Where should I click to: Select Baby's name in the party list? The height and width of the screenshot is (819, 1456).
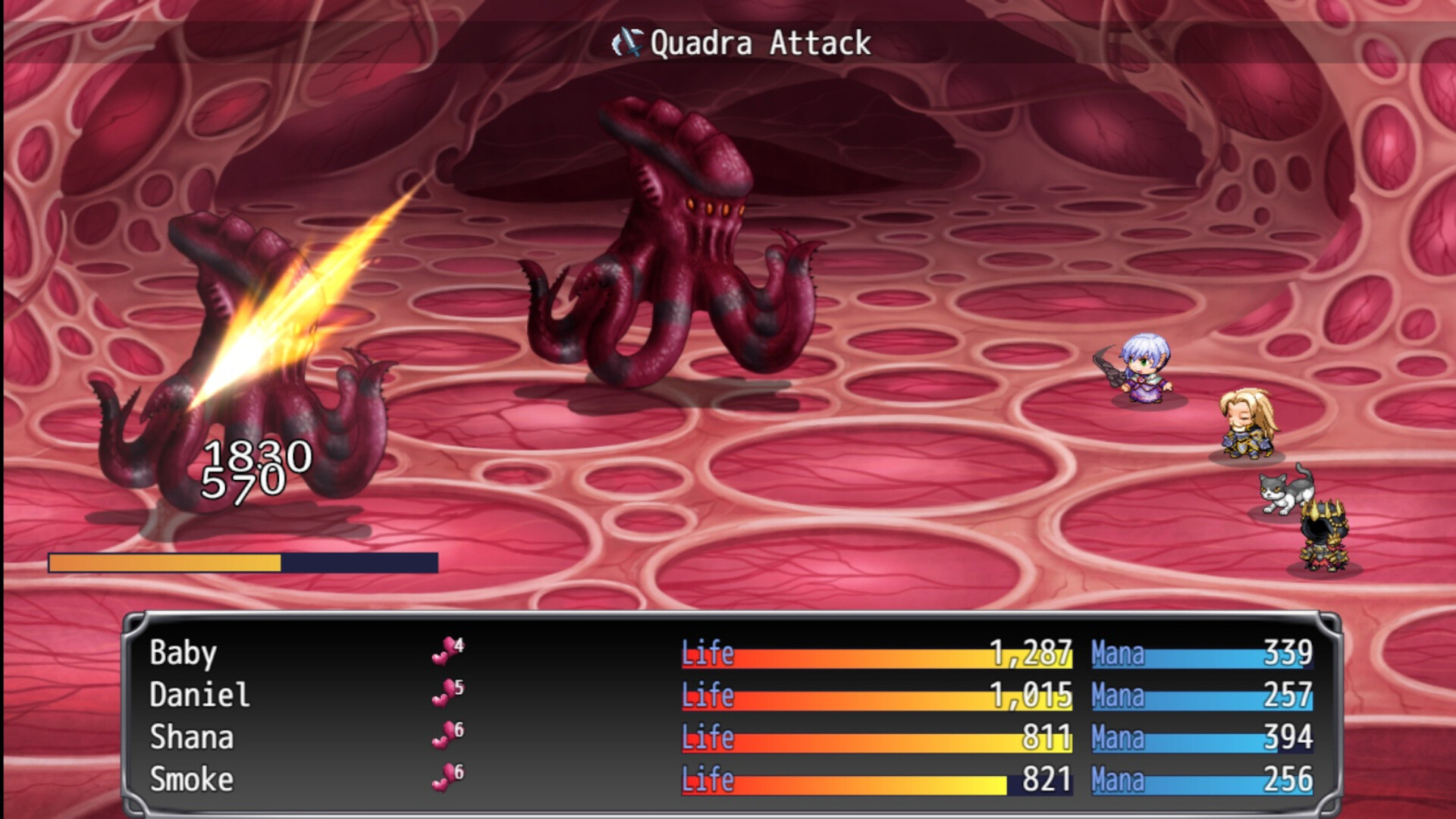click(x=182, y=653)
